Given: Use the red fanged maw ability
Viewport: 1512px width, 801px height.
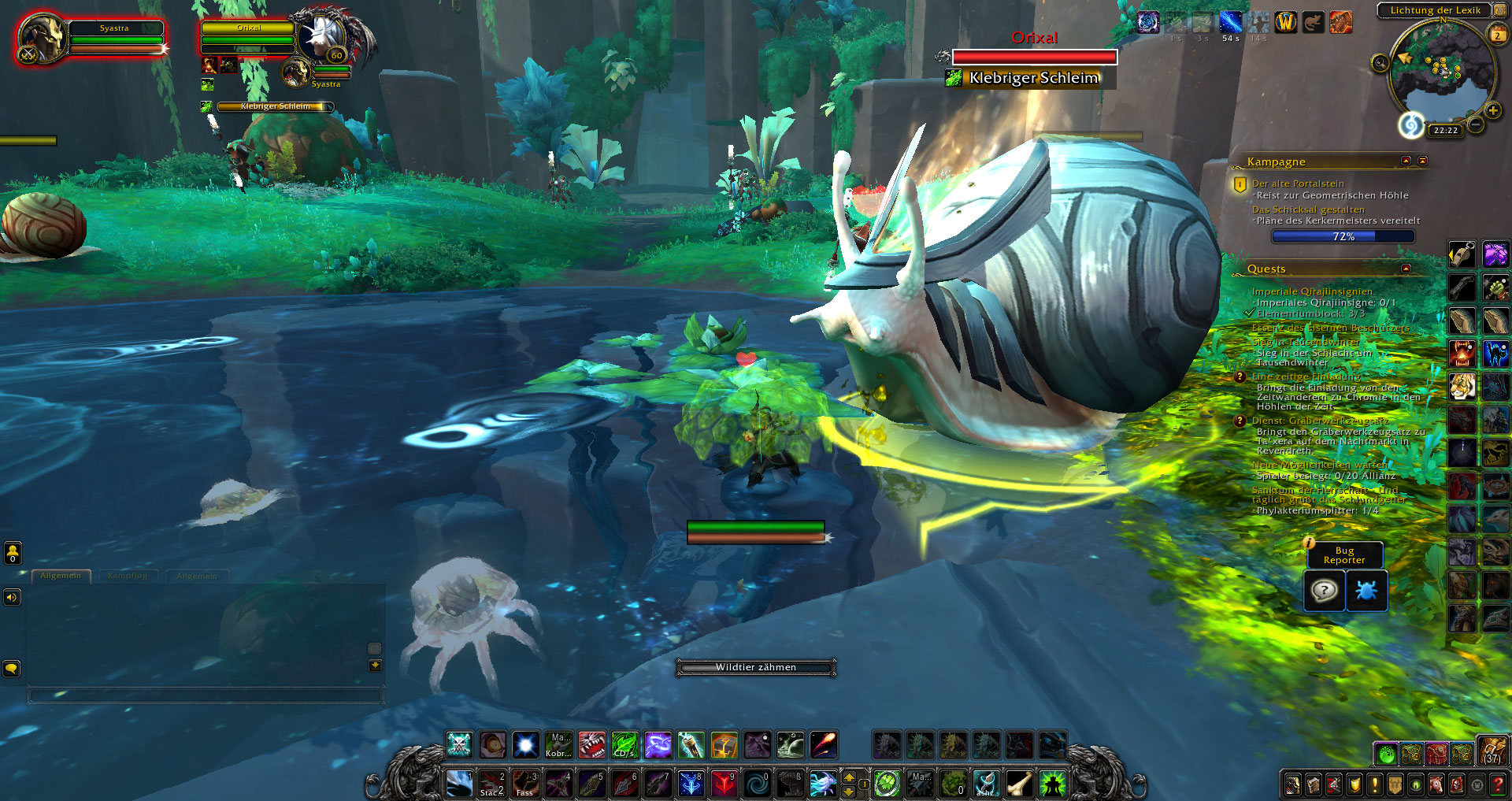Looking at the screenshot, I should [591, 744].
